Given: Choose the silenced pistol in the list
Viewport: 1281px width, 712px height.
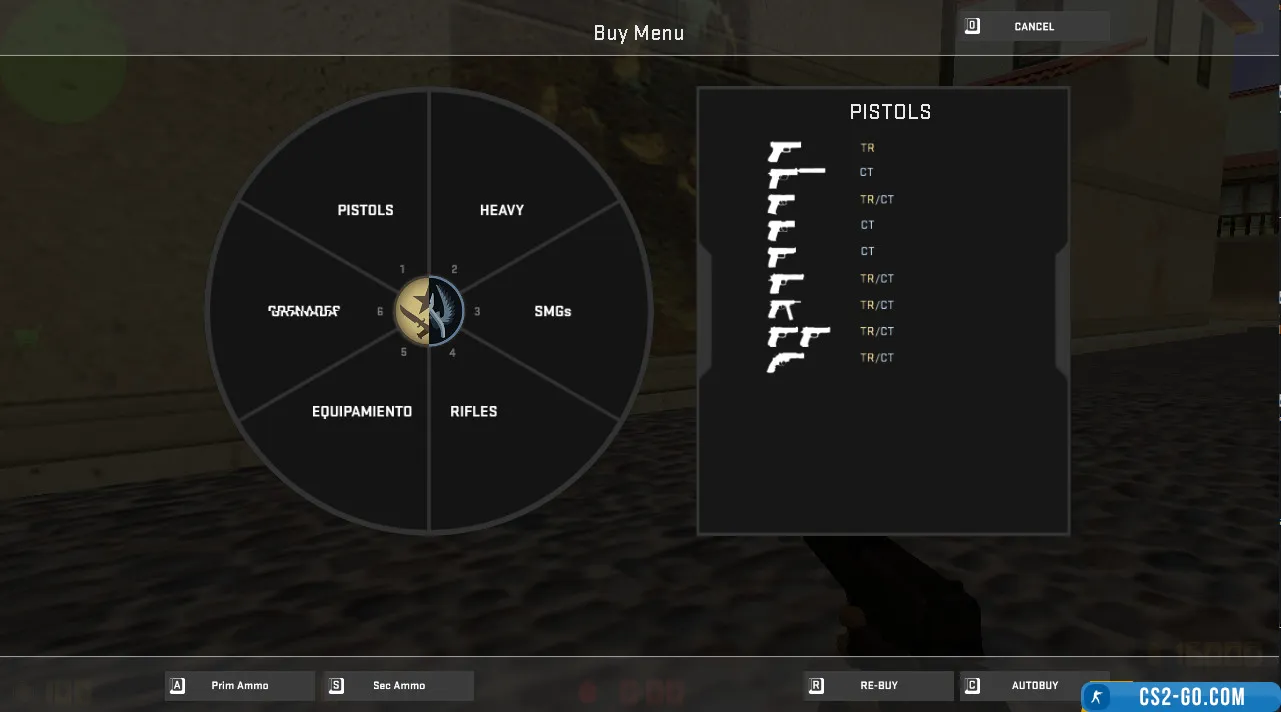Looking at the screenshot, I should pos(796,175).
